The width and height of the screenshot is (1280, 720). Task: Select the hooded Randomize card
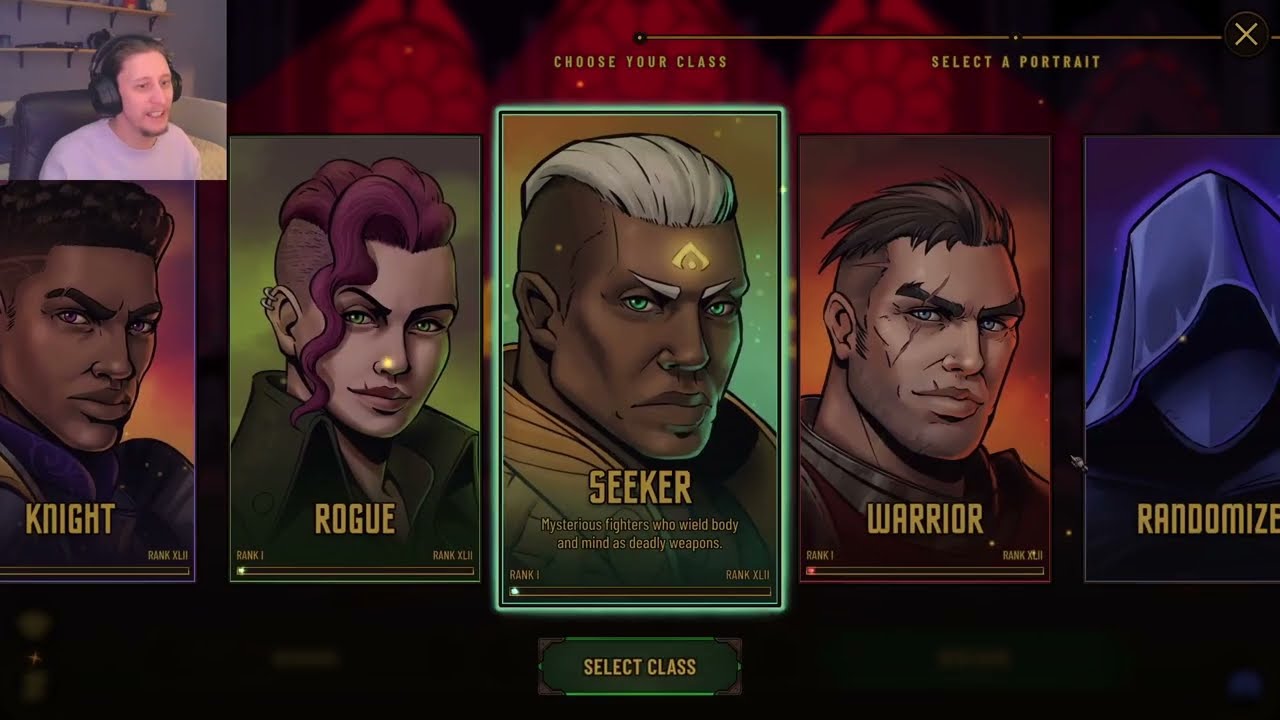coord(1183,360)
